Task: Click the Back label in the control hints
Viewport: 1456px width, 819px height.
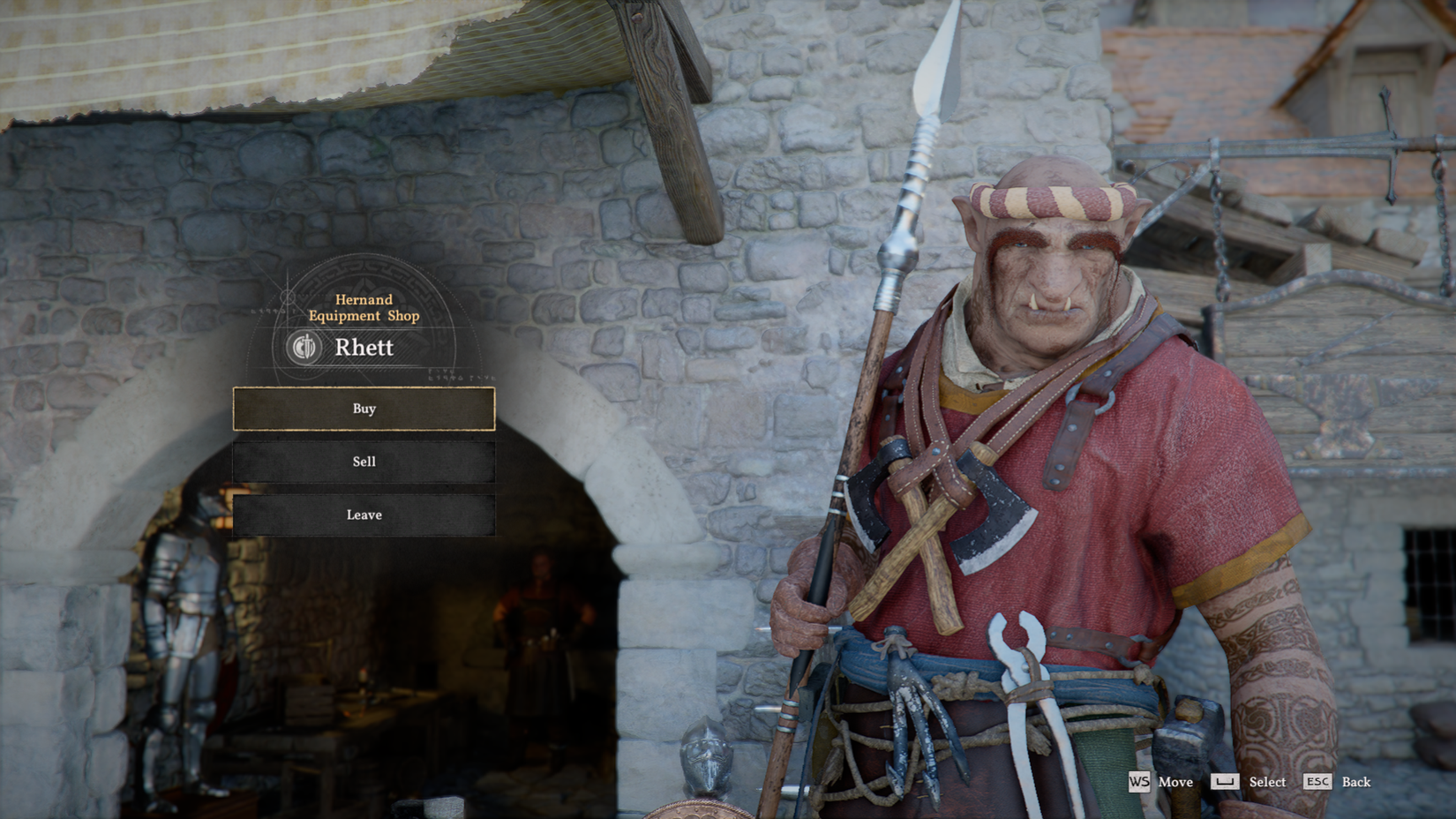Action: coord(1355,782)
